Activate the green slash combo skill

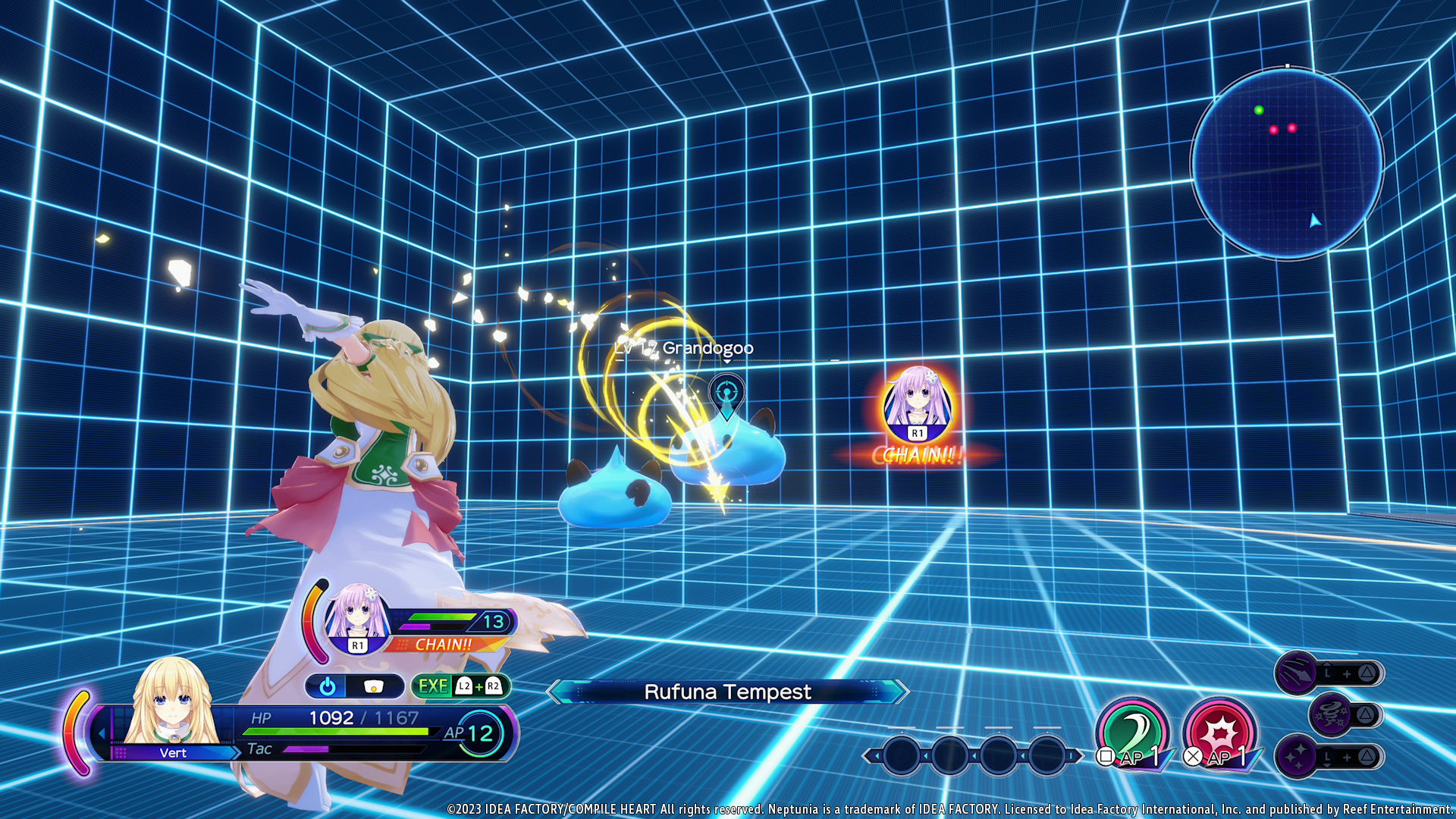[1132, 732]
